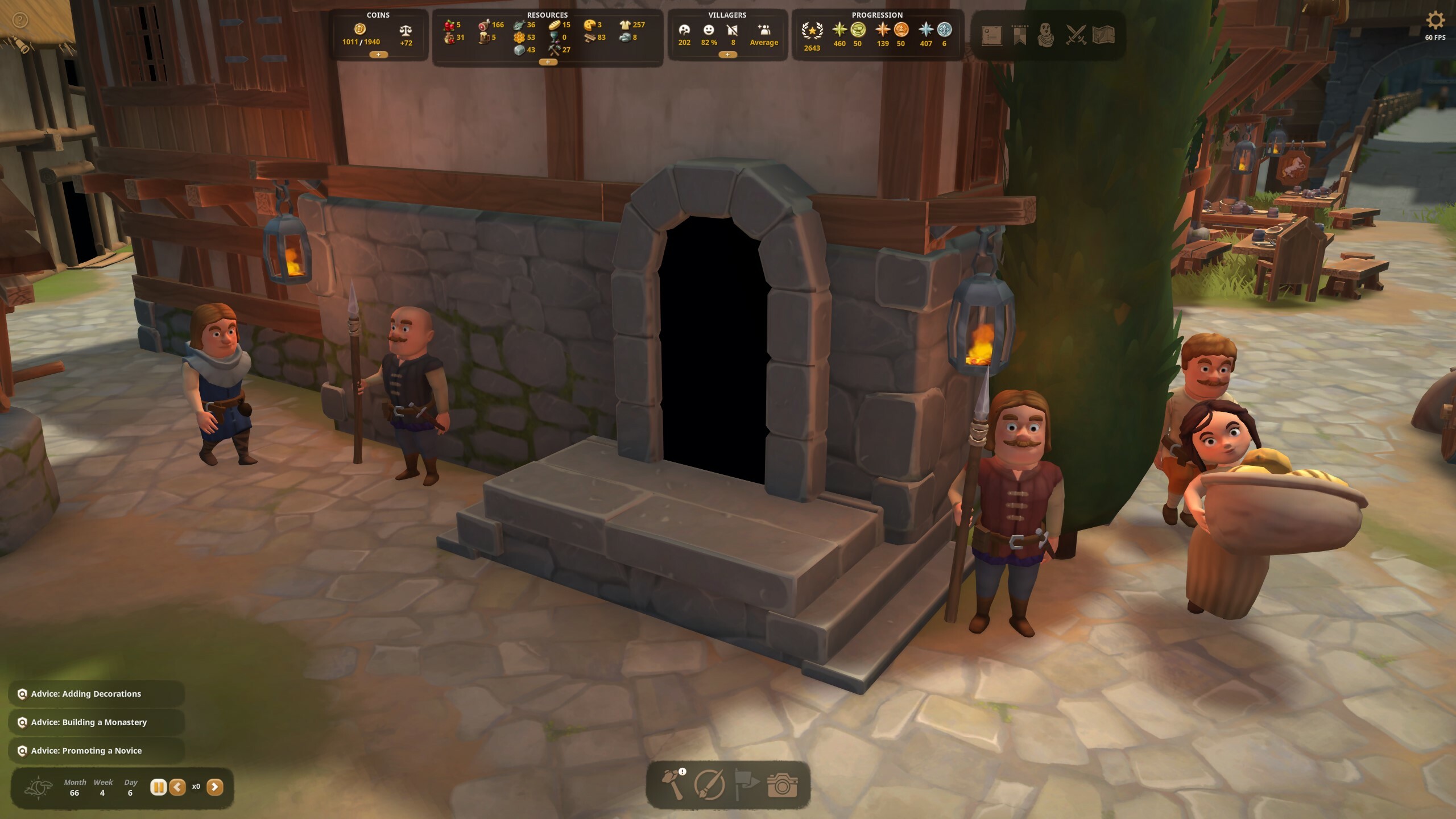Increase game speed with right arrow

214,787
